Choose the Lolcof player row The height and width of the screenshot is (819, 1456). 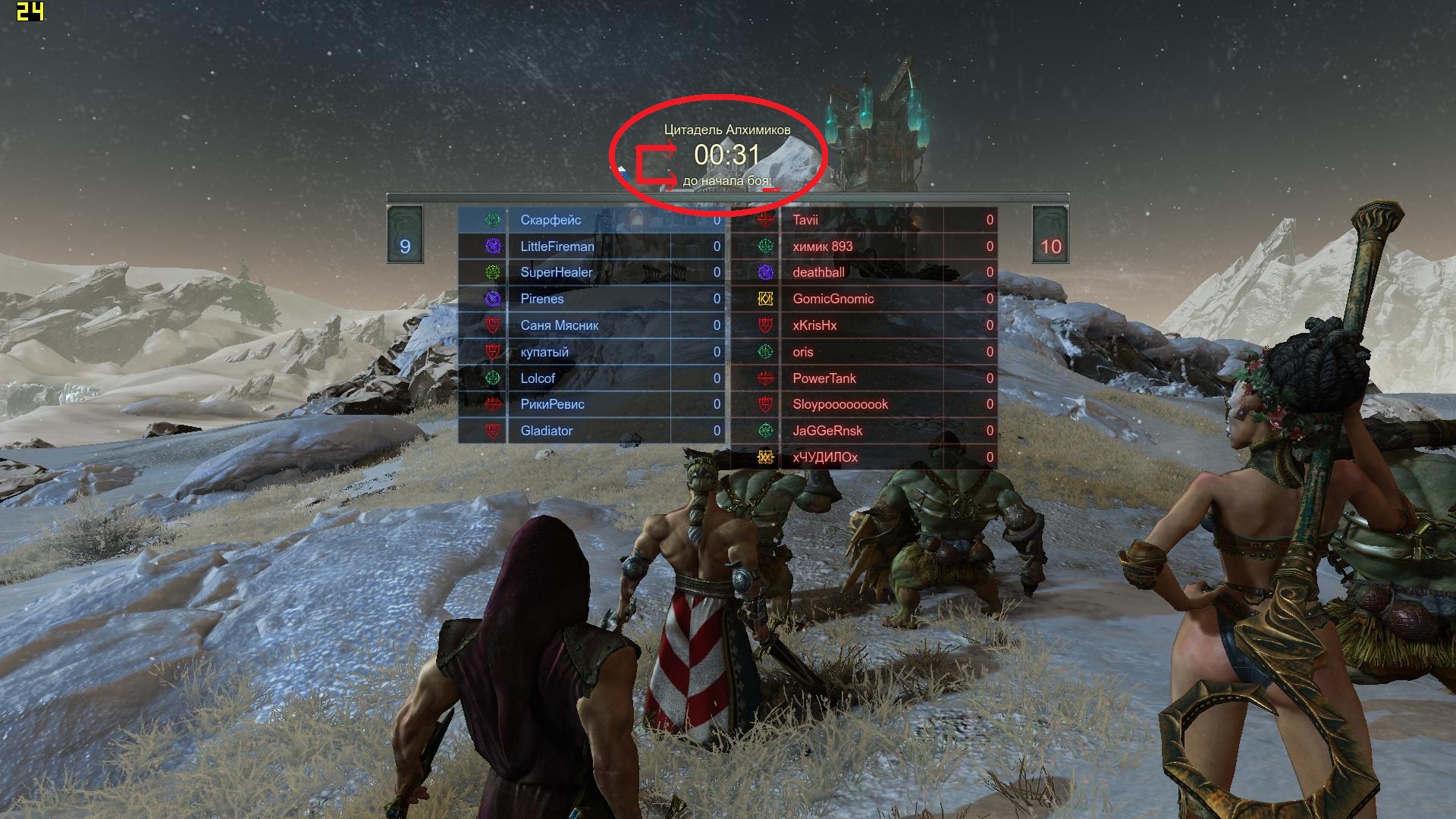538,378
